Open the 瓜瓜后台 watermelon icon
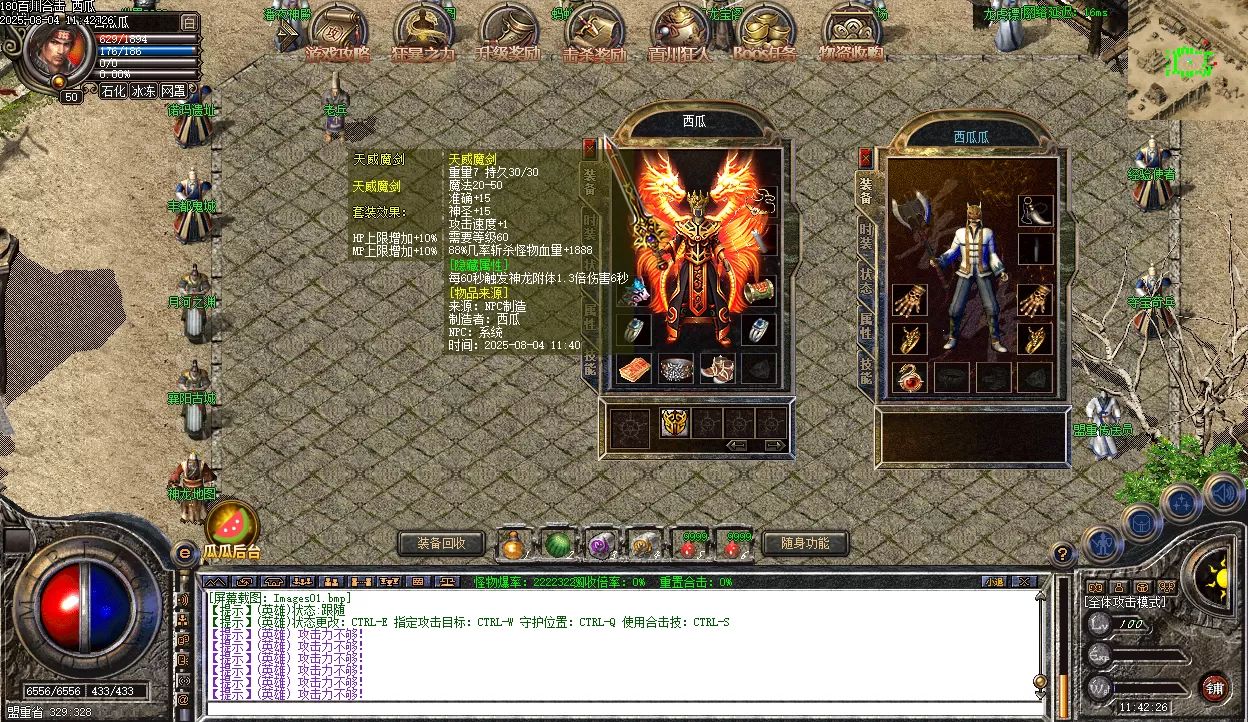This screenshot has height=722, width=1248. coord(231,525)
